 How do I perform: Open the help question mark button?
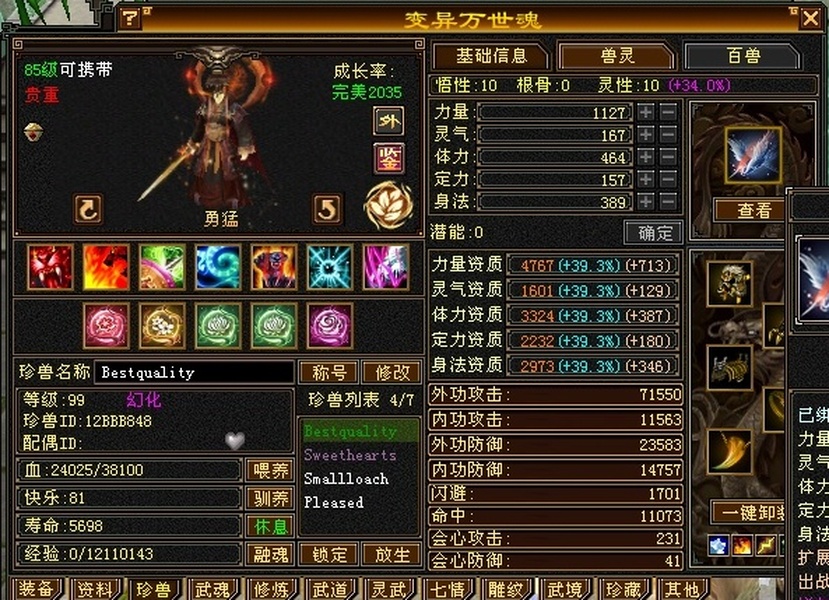pyautogui.click(x=130, y=19)
